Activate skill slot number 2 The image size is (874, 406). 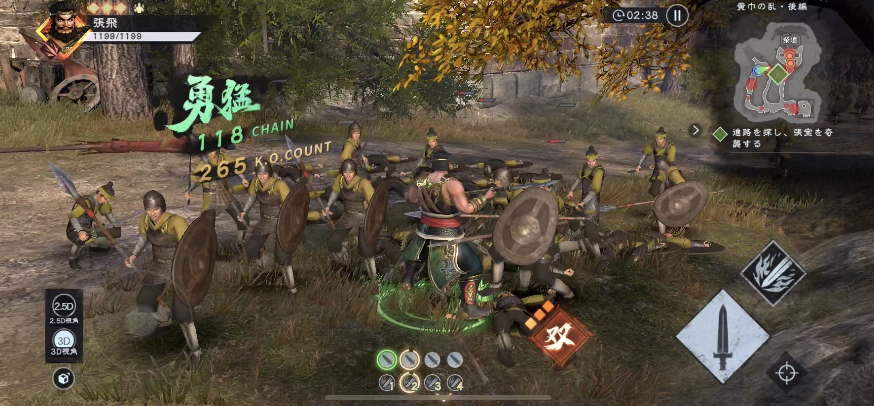click(409, 382)
